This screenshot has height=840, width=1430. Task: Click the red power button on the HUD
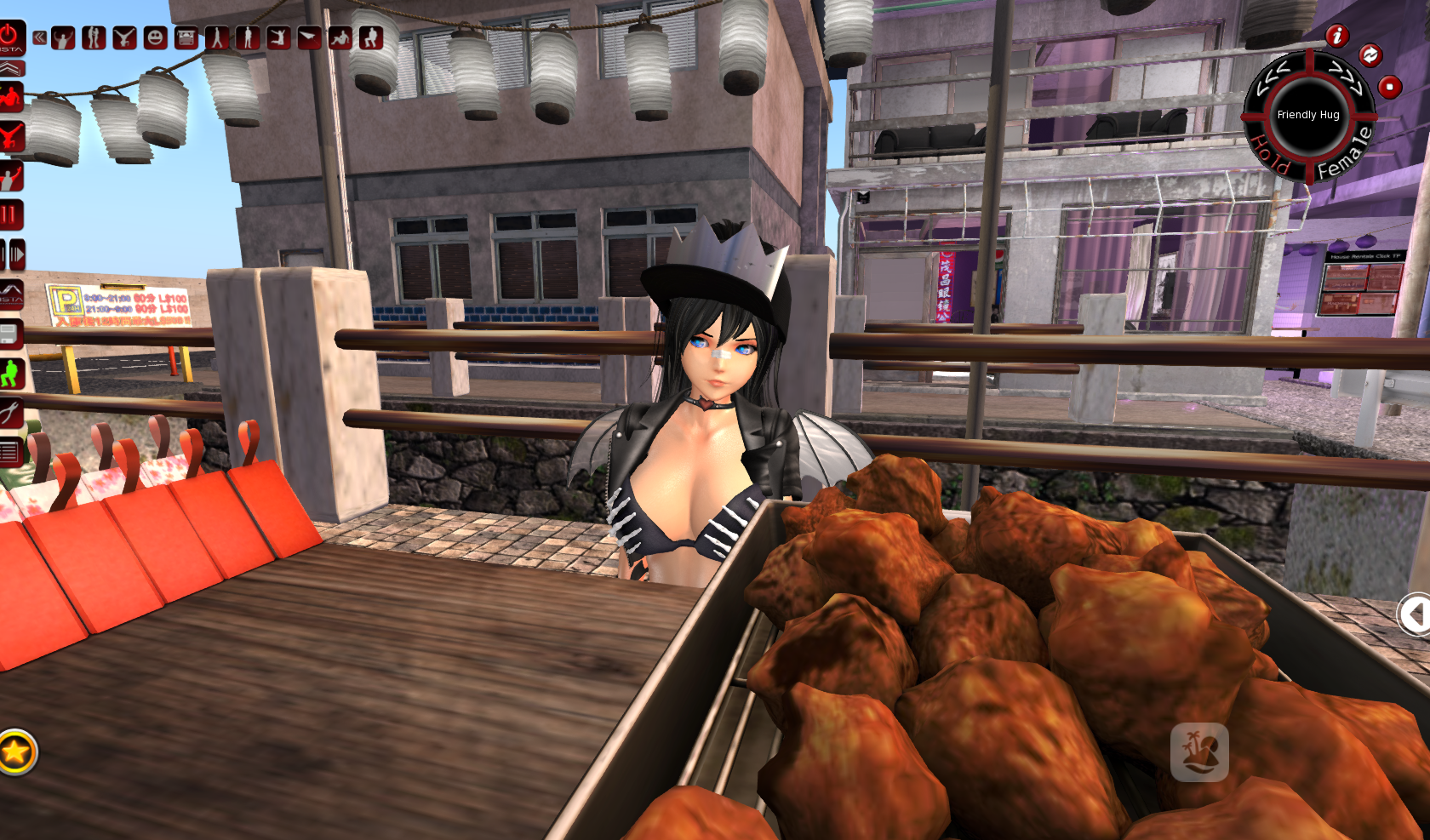tap(9, 37)
